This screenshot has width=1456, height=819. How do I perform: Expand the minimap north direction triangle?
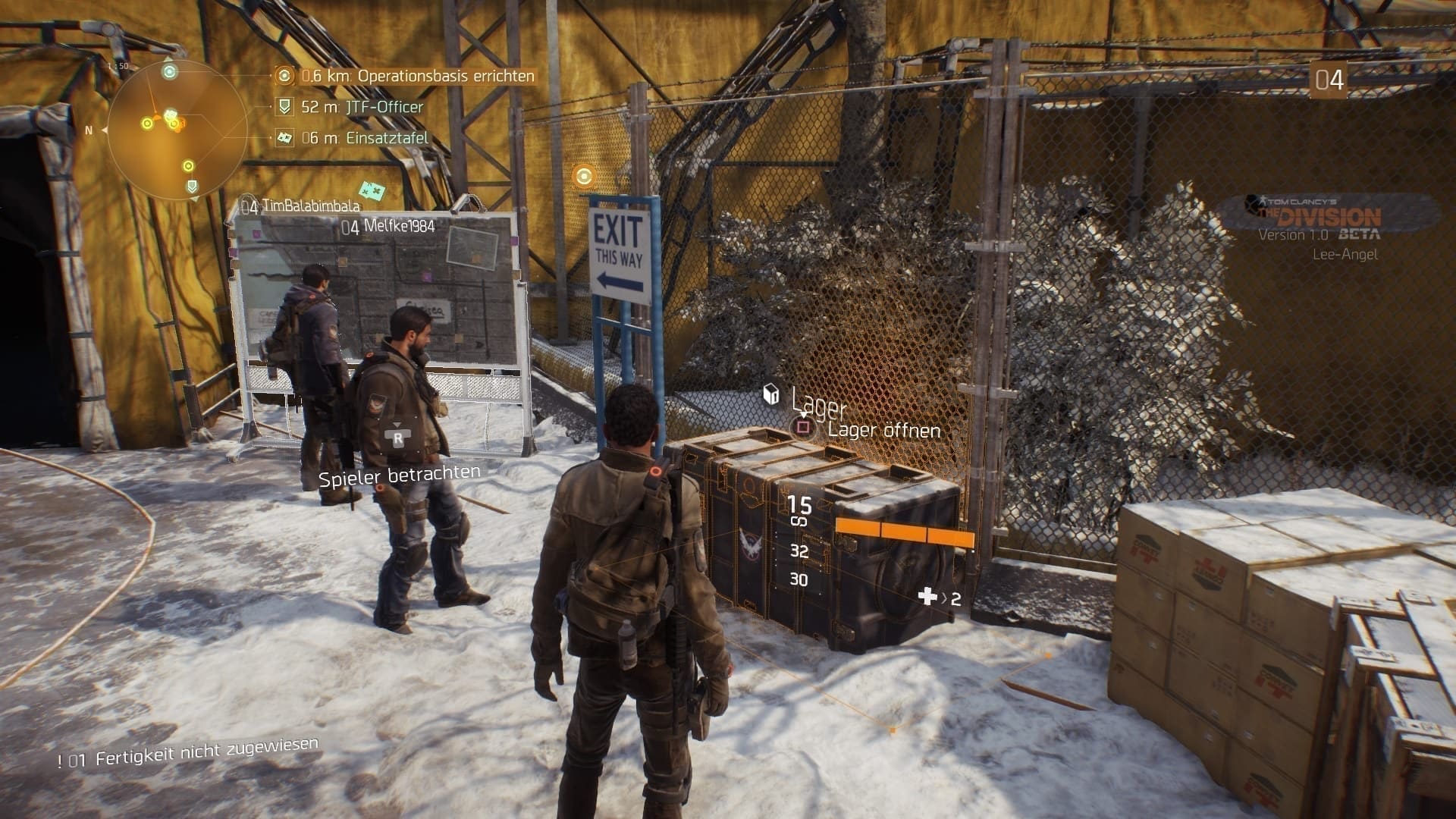pos(105,130)
